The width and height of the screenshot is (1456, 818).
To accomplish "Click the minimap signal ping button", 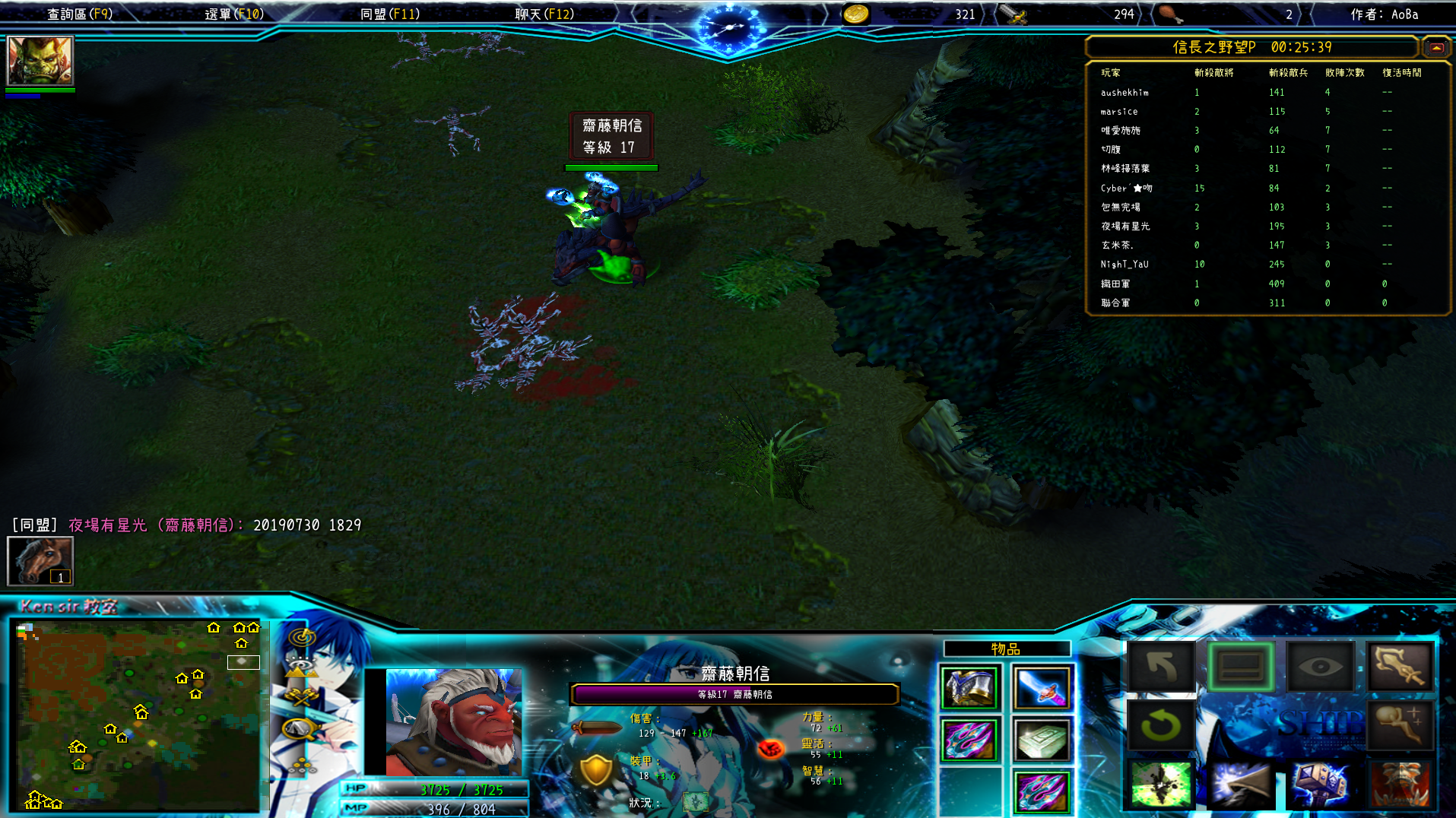I will pos(302,637).
